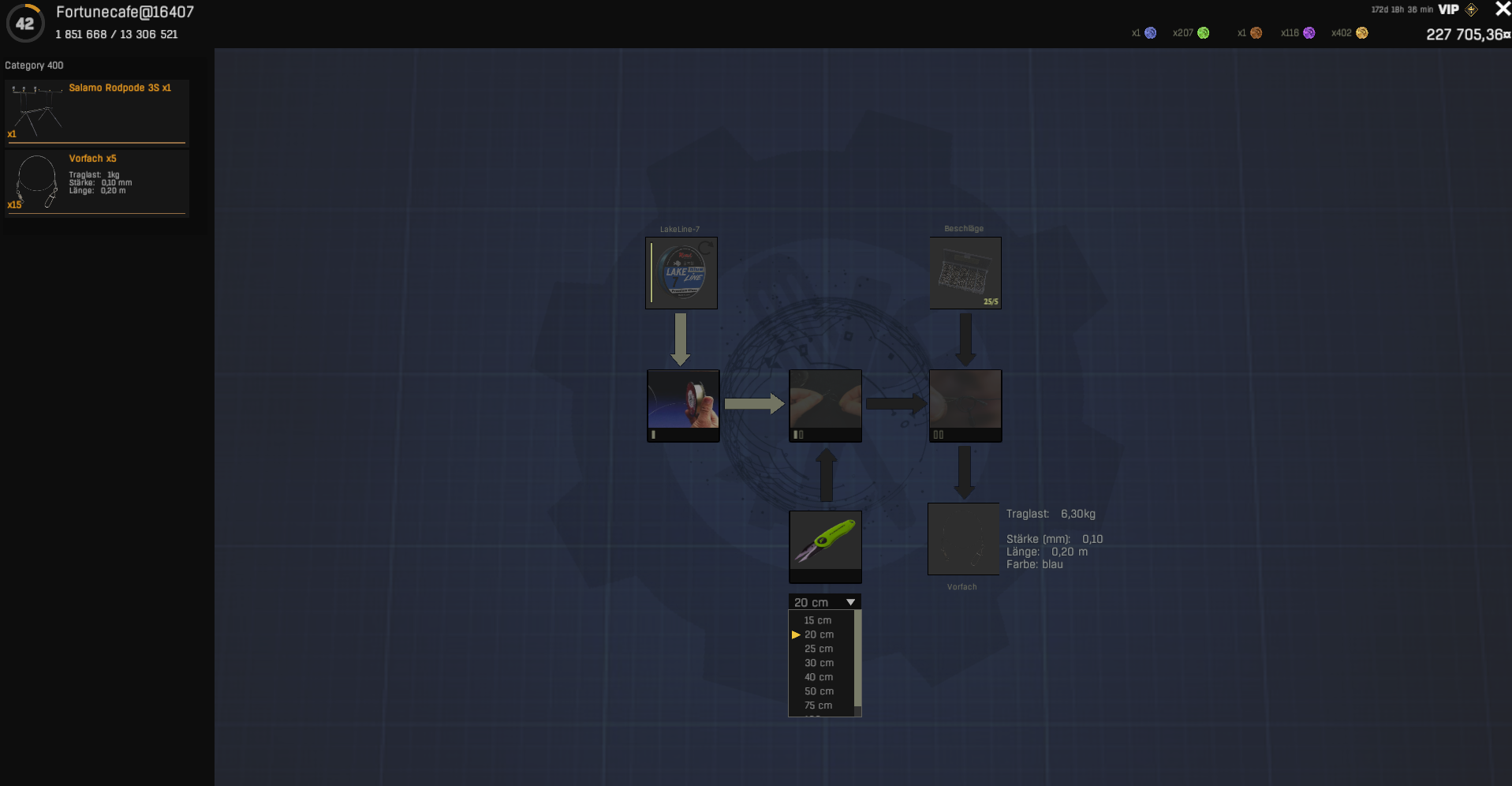Click the green line cutter tool slot
Screen dimensions: 1512x786
[825, 546]
